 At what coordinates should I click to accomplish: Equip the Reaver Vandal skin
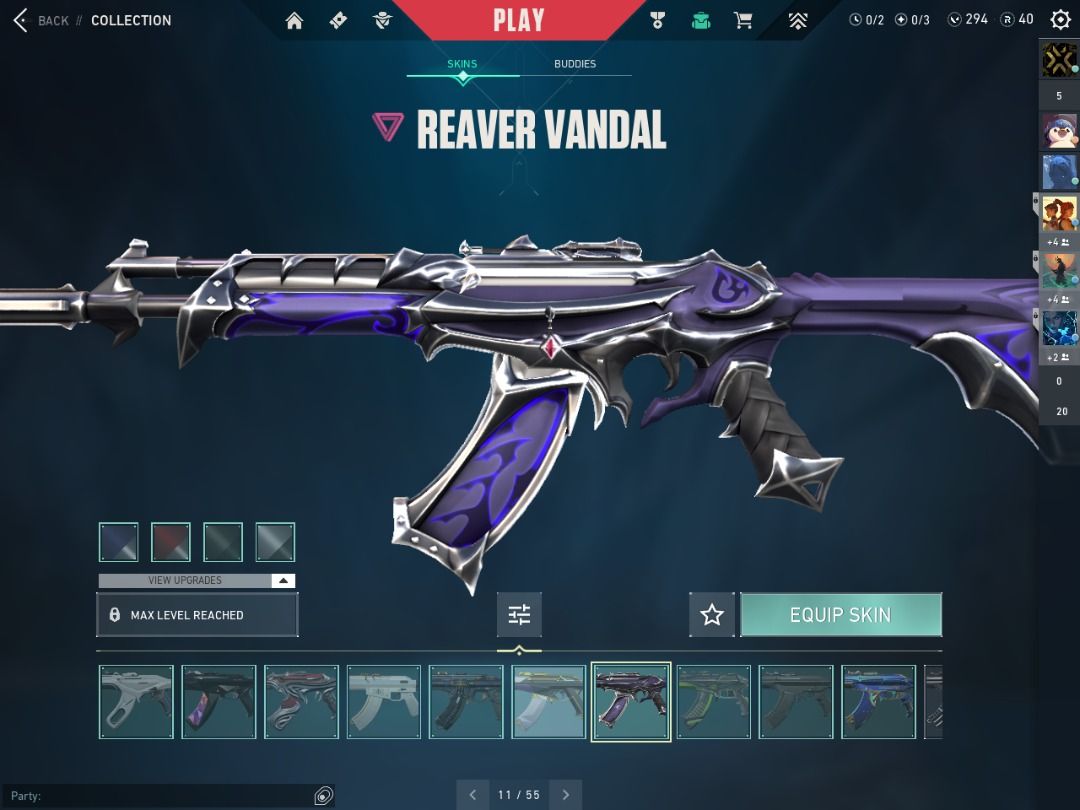840,615
